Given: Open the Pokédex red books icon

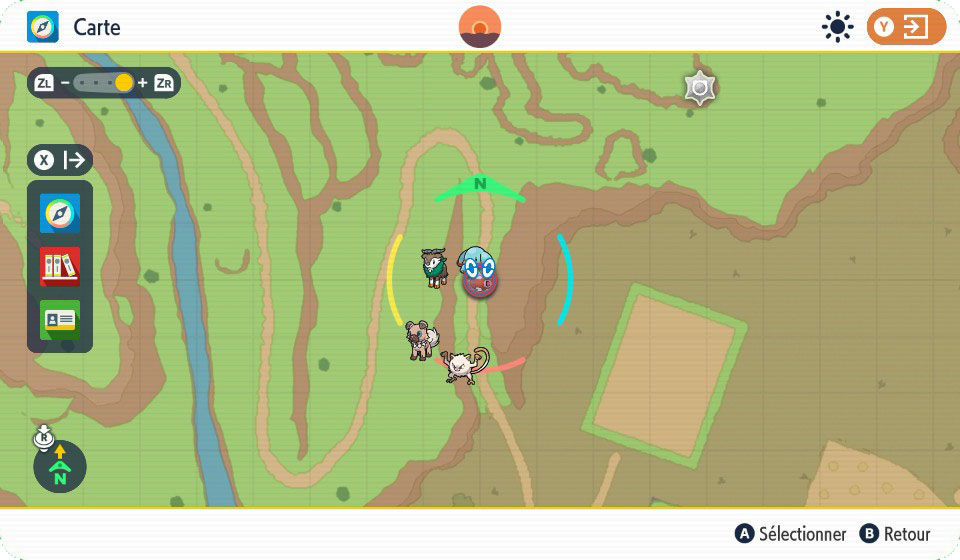Looking at the screenshot, I should pos(60,267).
